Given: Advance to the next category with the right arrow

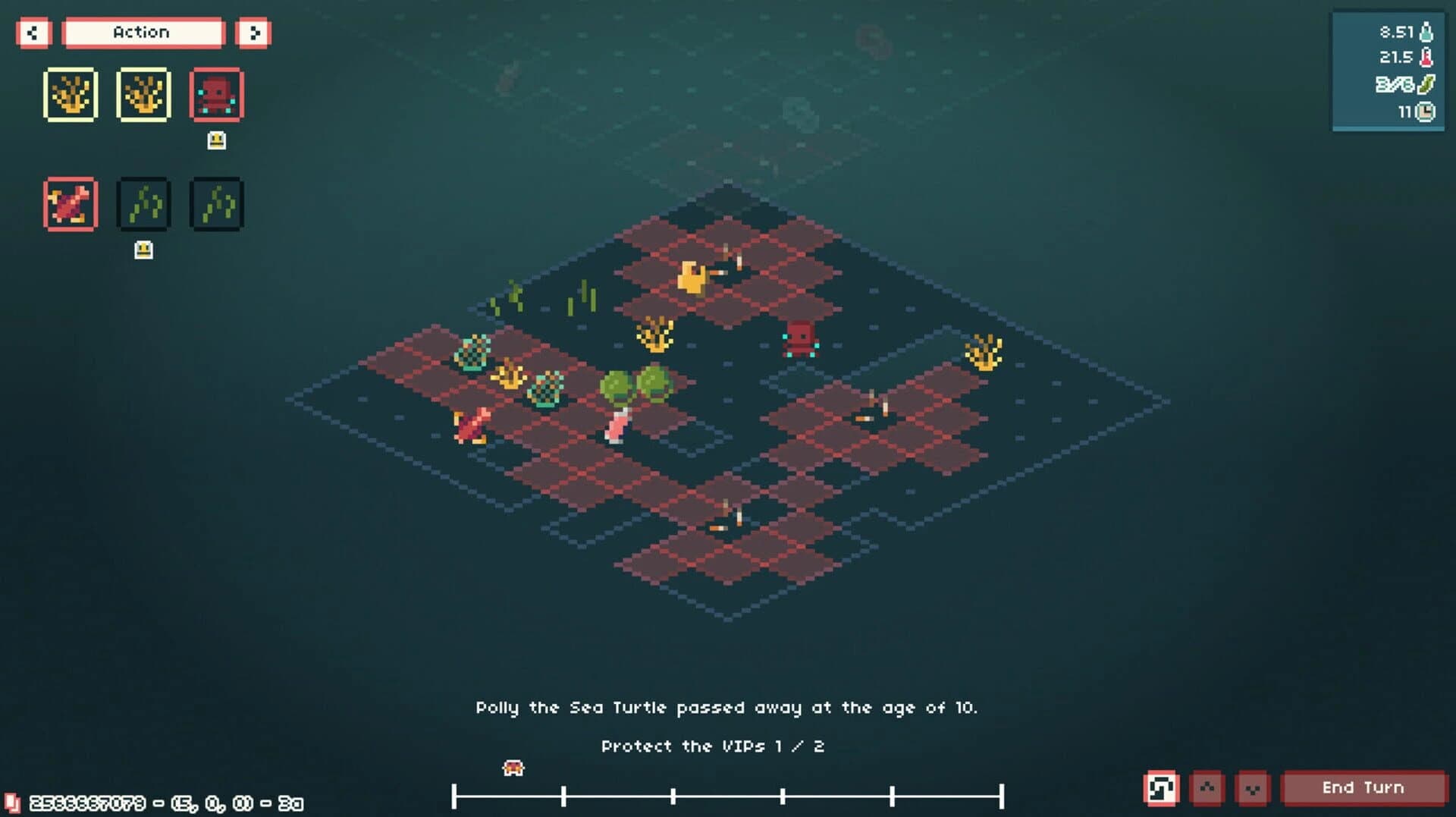Looking at the screenshot, I should (254, 33).
